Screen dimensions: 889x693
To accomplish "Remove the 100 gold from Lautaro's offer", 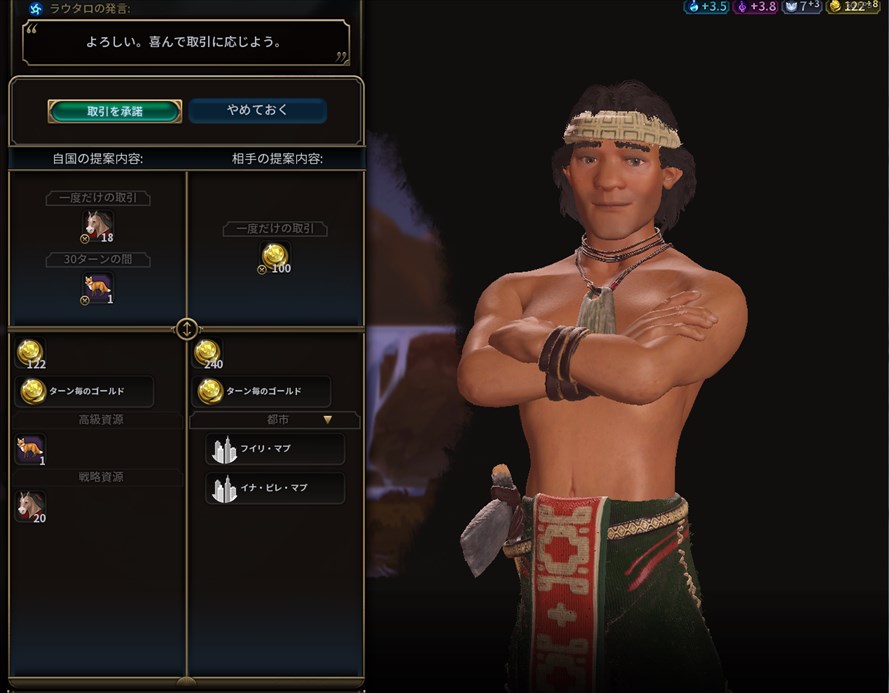I will 274,258.
